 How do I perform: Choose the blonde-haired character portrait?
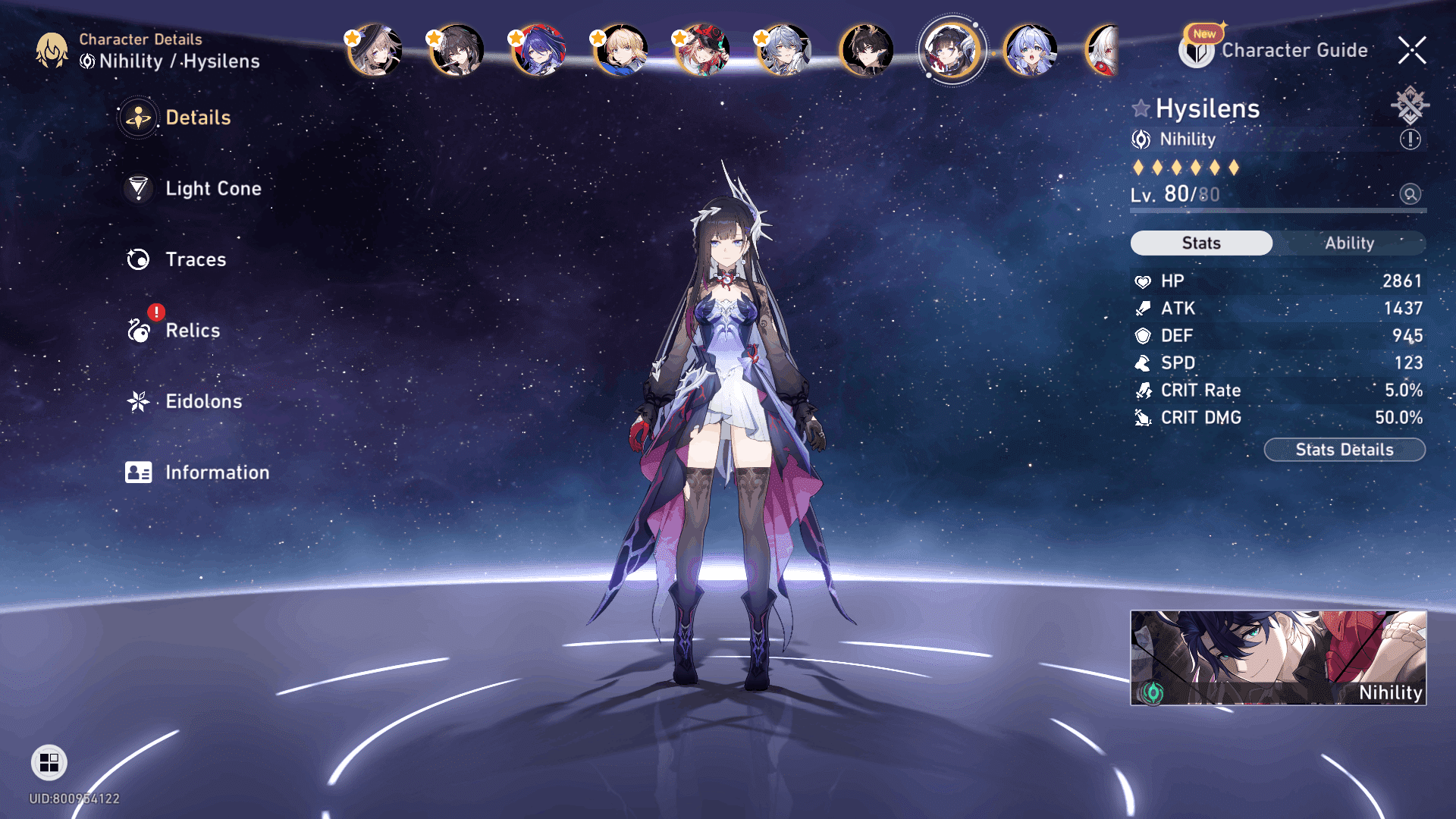pyautogui.click(x=620, y=51)
